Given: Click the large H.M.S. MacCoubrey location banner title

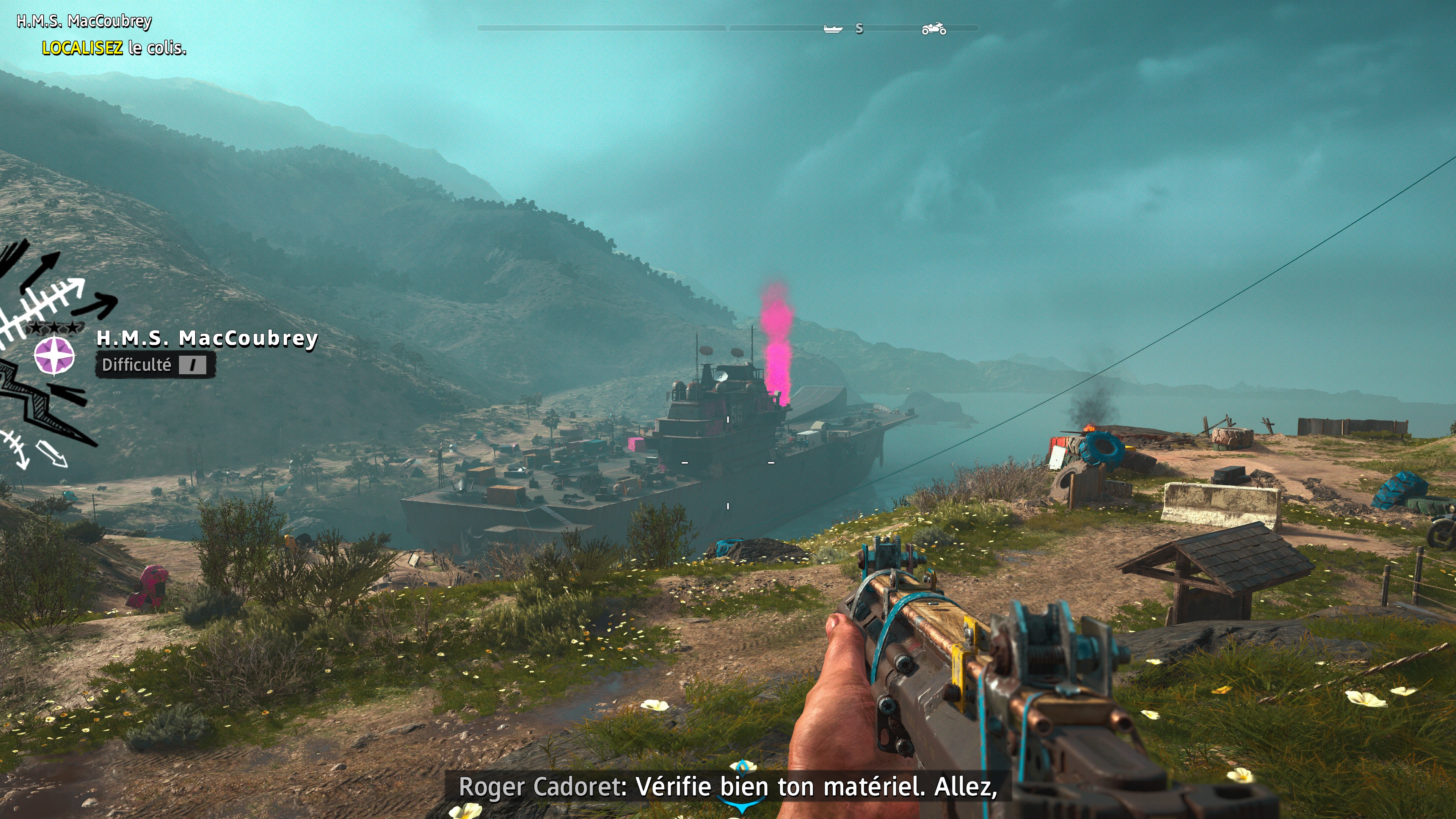Looking at the screenshot, I should point(207,338).
